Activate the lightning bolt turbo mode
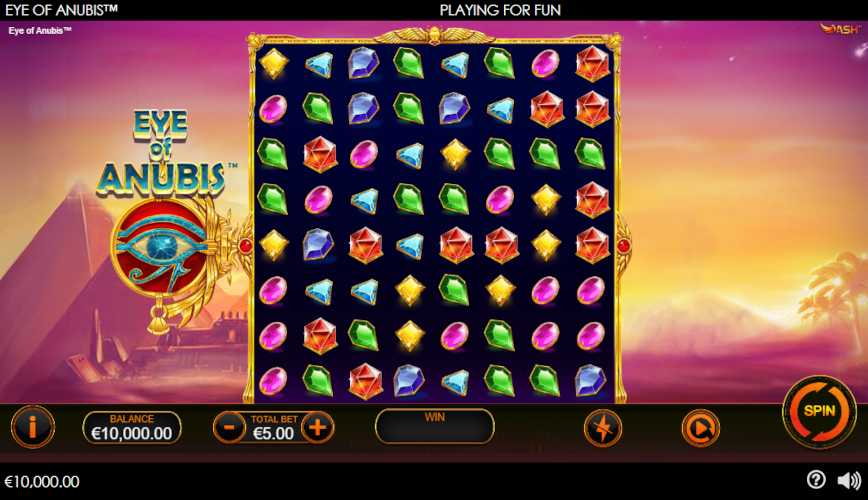Image resolution: width=868 pixels, height=500 pixels. (x=603, y=428)
